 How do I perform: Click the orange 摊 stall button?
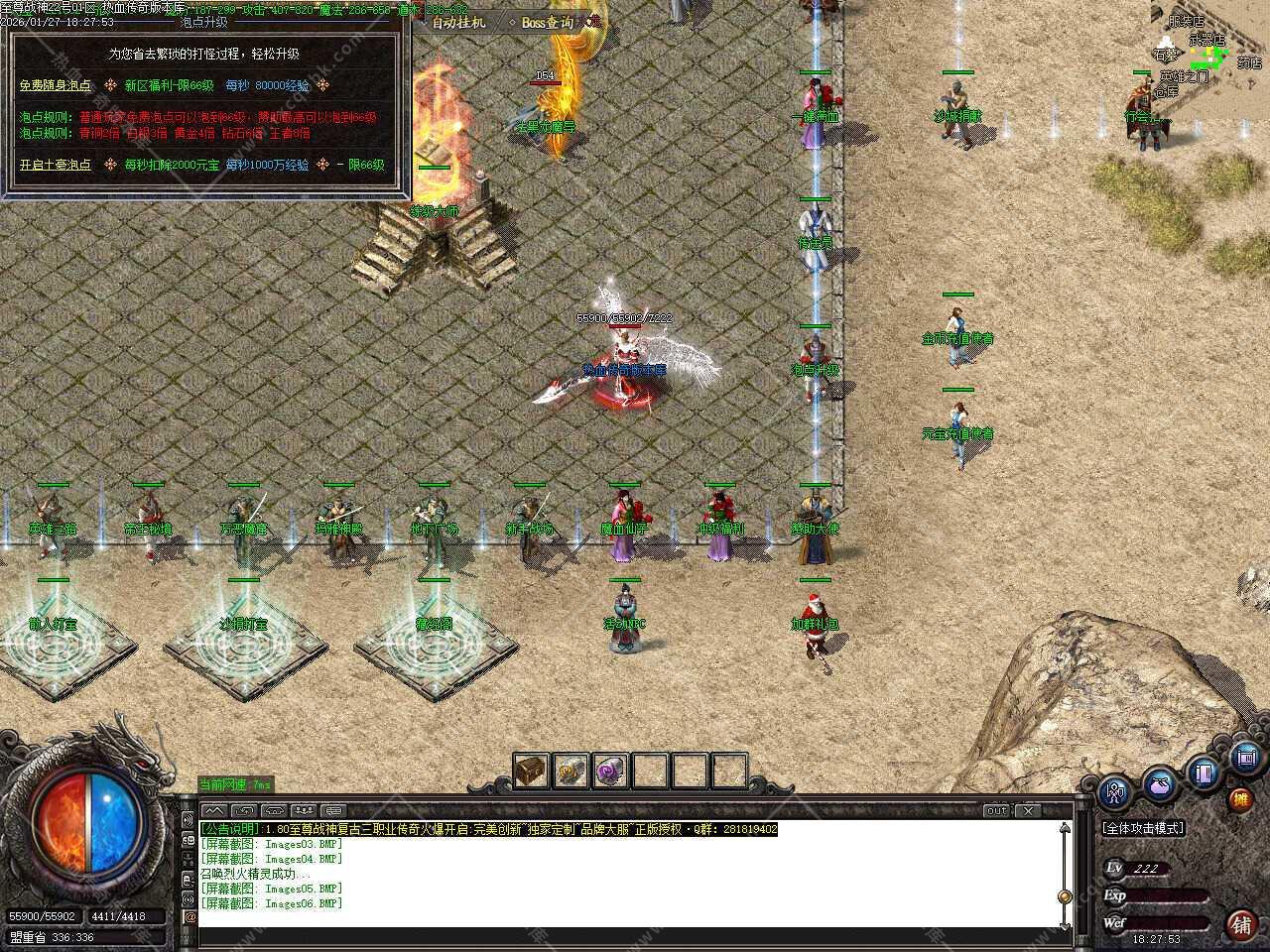point(1240,799)
